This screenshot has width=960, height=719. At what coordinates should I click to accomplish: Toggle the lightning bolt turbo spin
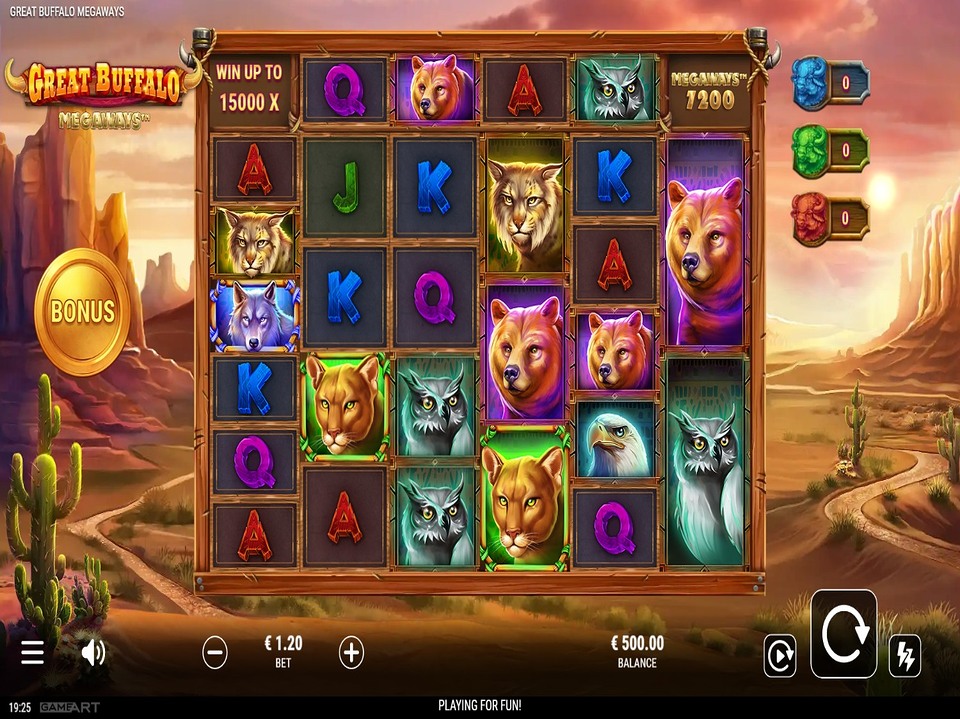click(x=904, y=656)
